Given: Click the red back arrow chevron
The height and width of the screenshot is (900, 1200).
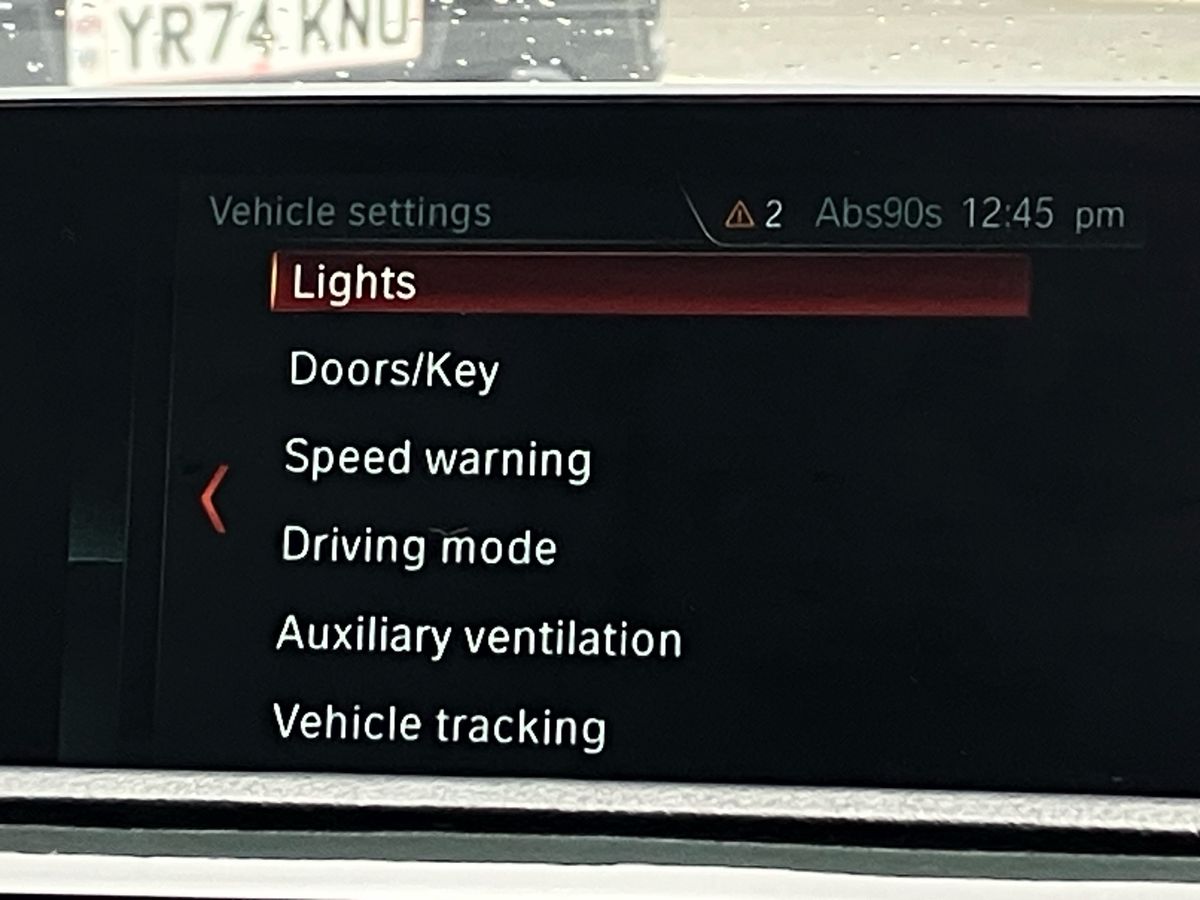Looking at the screenshot, I should point(214,498).
